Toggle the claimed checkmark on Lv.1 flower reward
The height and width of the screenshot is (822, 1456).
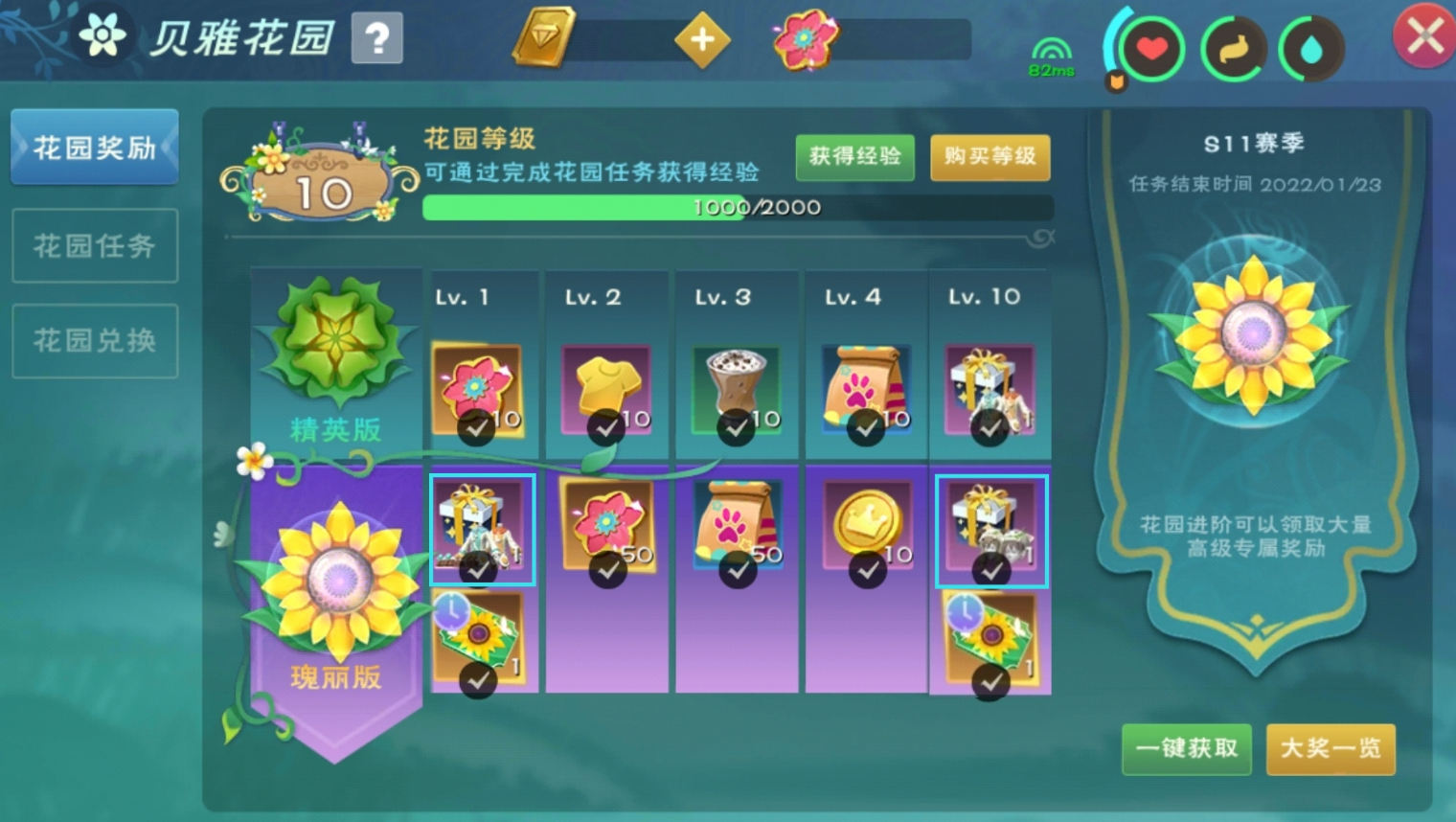tap(476, 428)
